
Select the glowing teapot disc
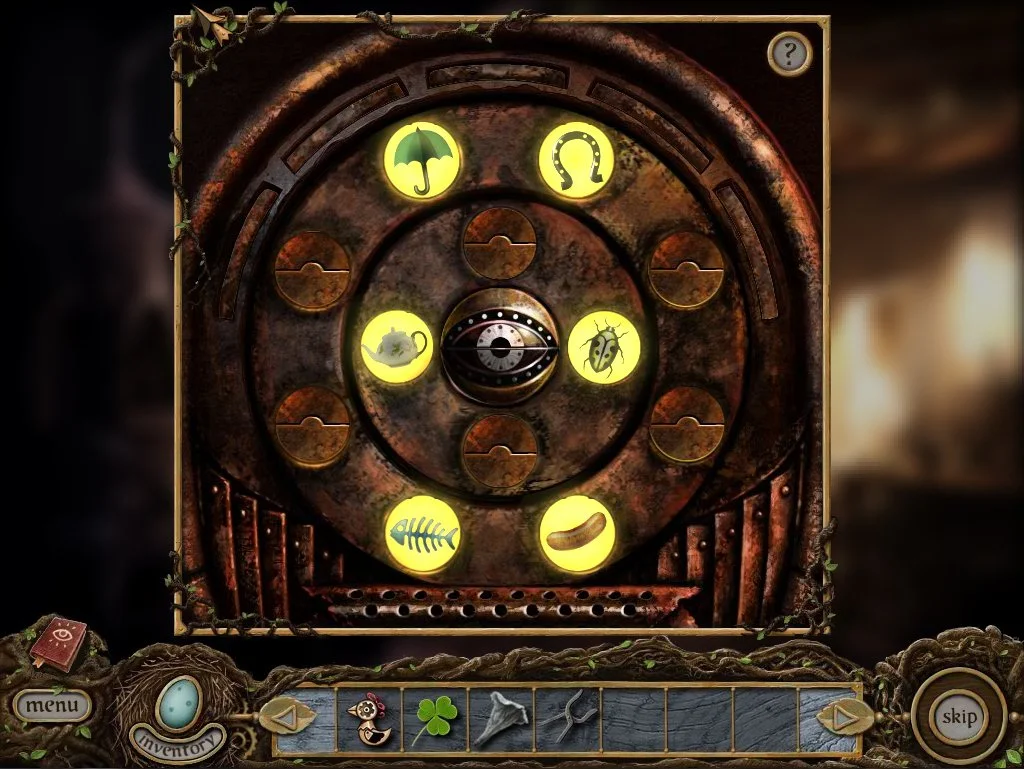[396, 346]
